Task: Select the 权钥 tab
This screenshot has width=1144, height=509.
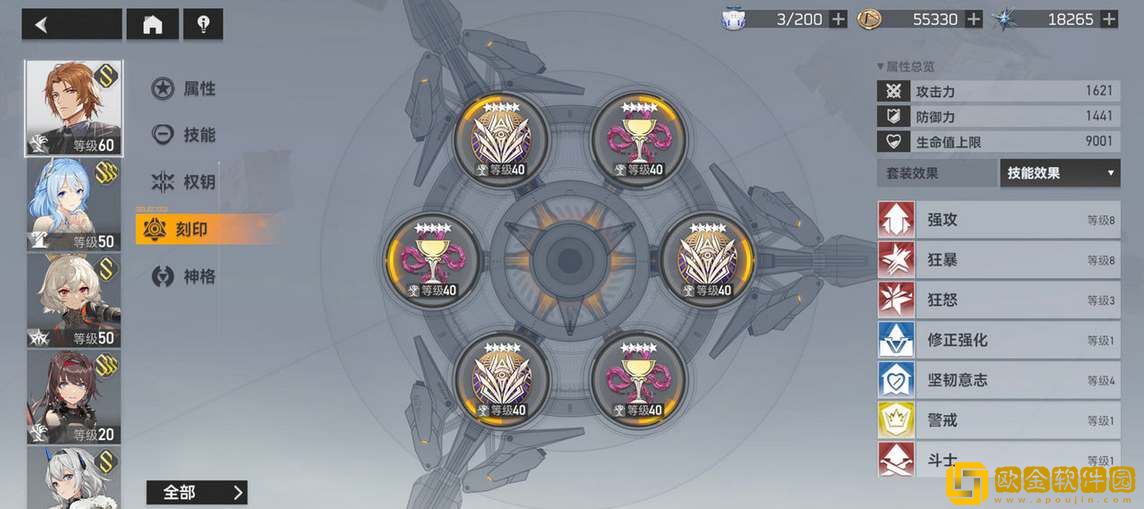Action: (196, 182)
